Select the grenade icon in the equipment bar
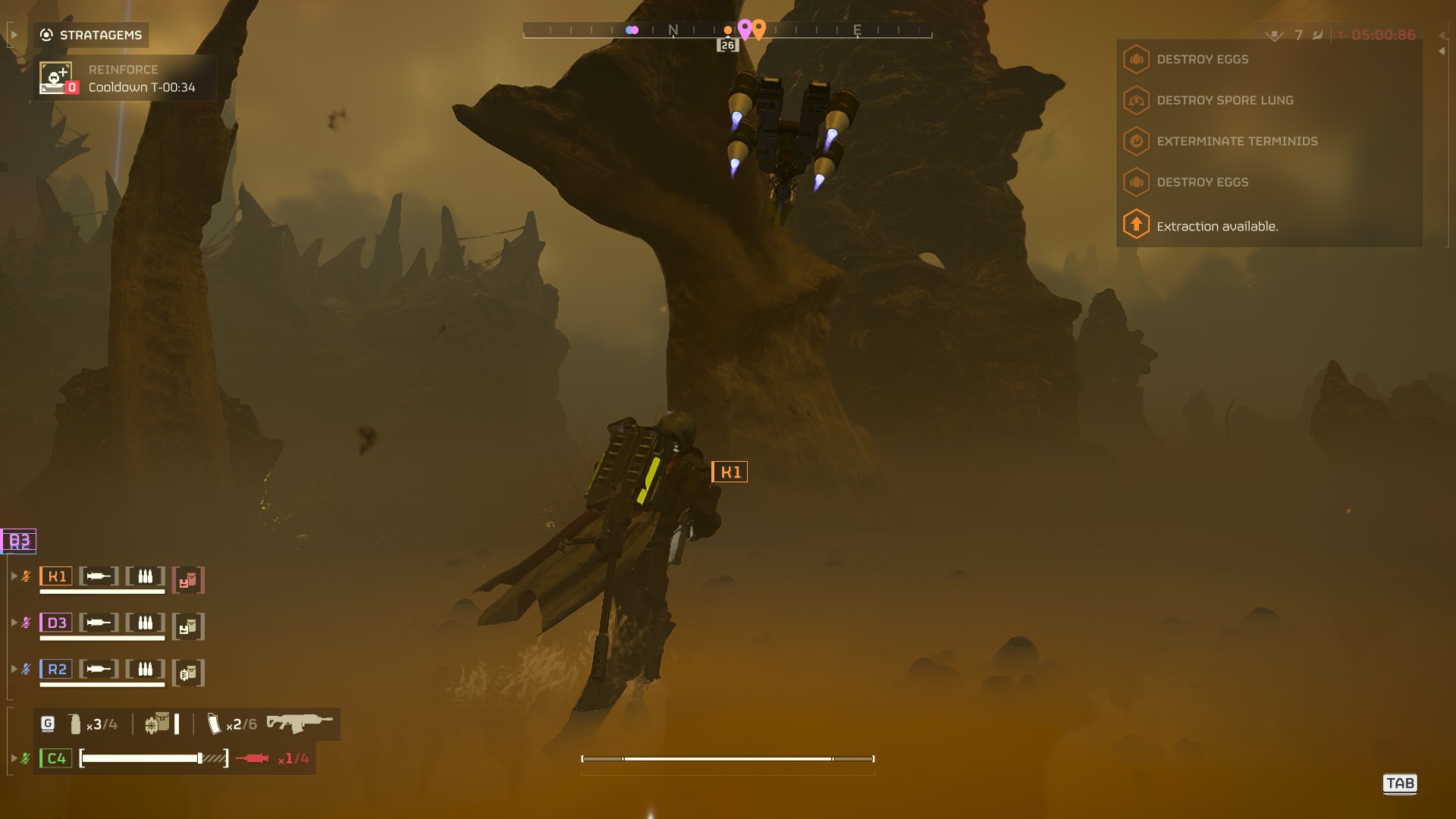 [x=74, y=724]
